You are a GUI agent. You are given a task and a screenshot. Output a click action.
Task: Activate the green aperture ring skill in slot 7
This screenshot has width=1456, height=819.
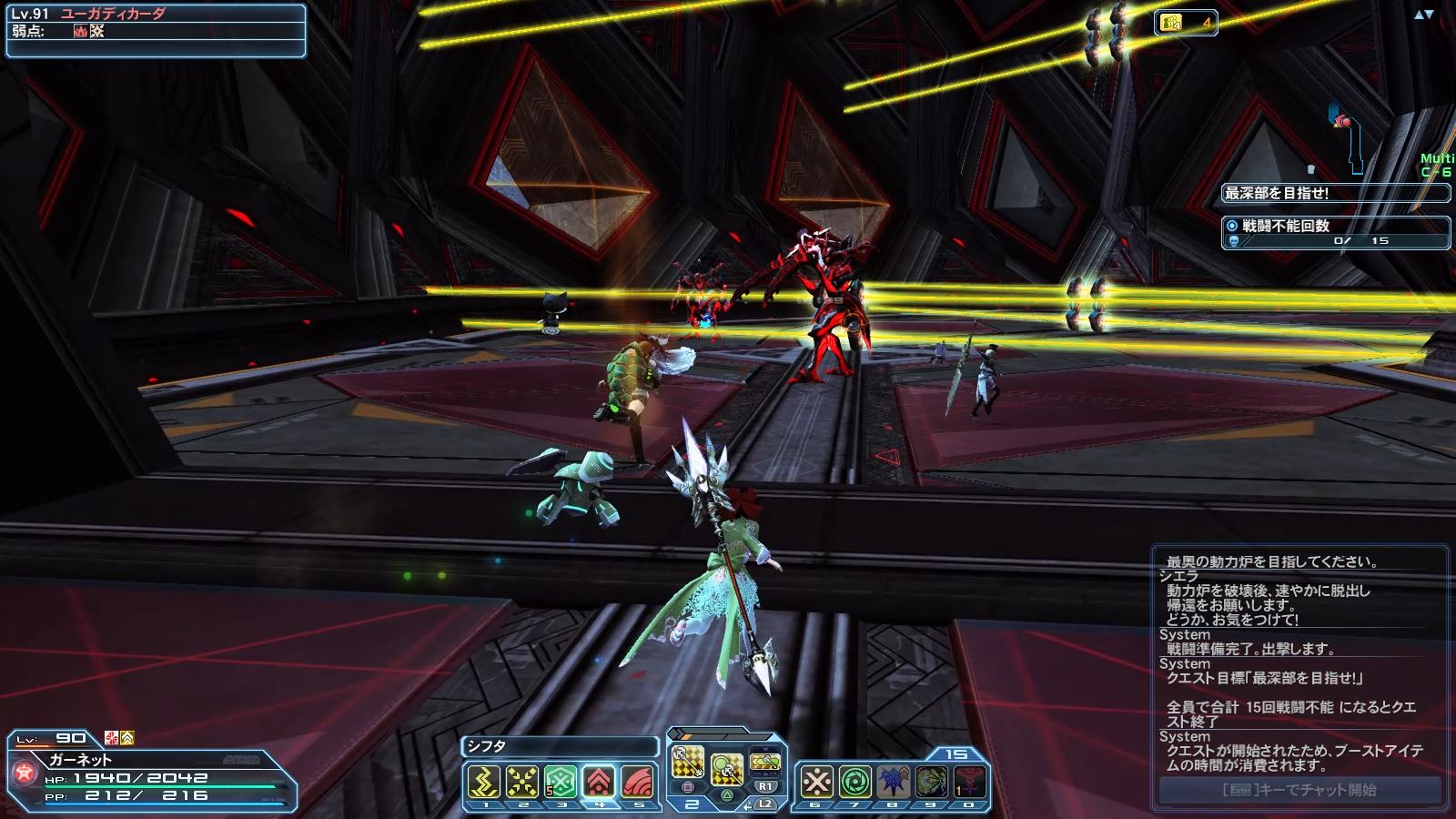coord(855,782)
